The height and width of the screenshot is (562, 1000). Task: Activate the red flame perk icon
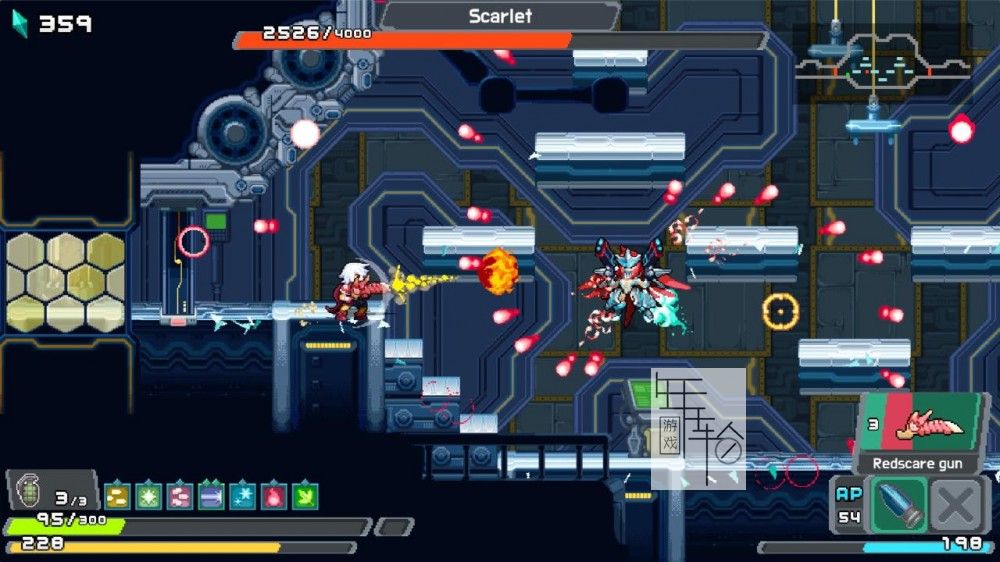pos(273,496)
